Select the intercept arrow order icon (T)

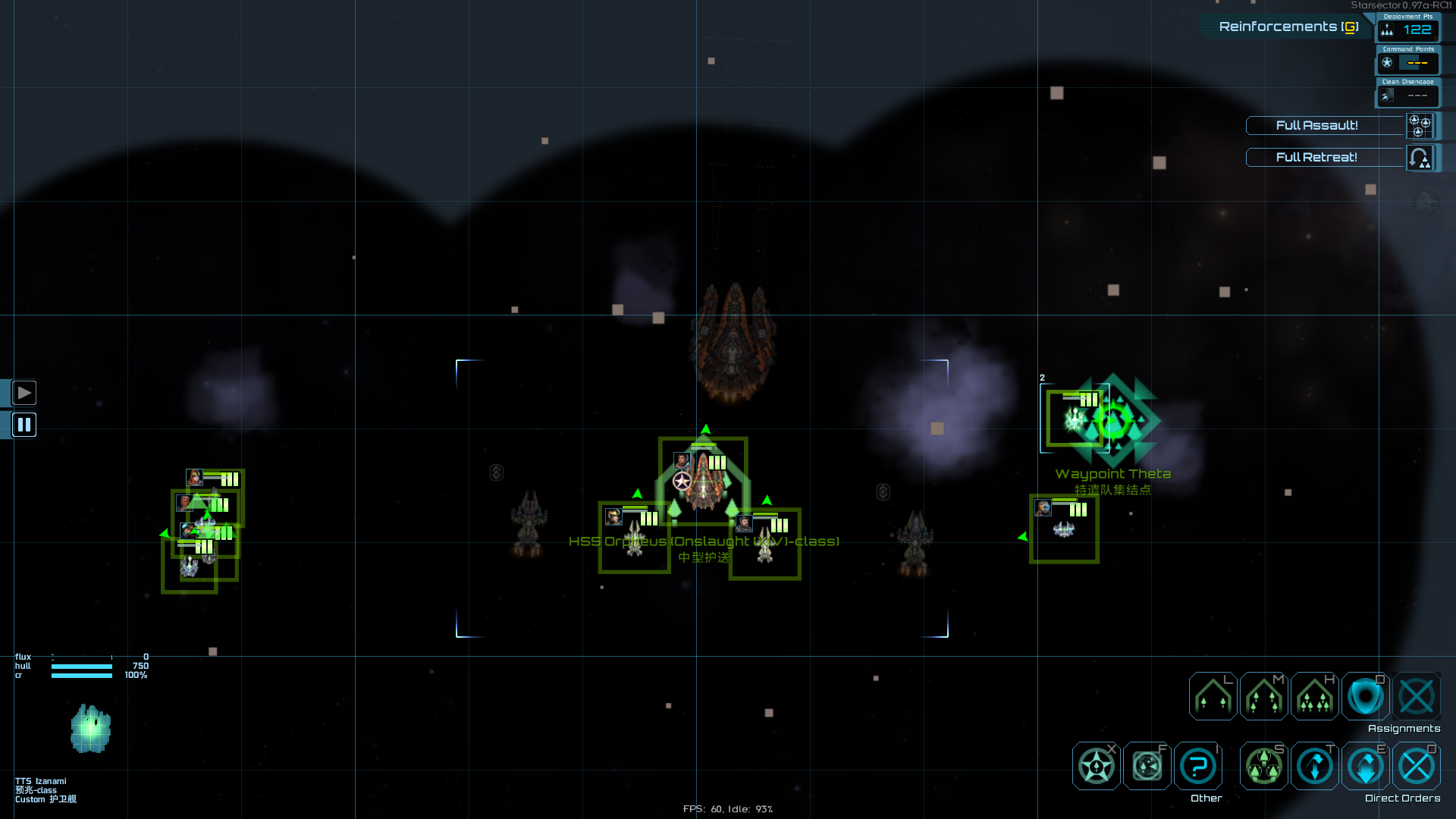1314,766
